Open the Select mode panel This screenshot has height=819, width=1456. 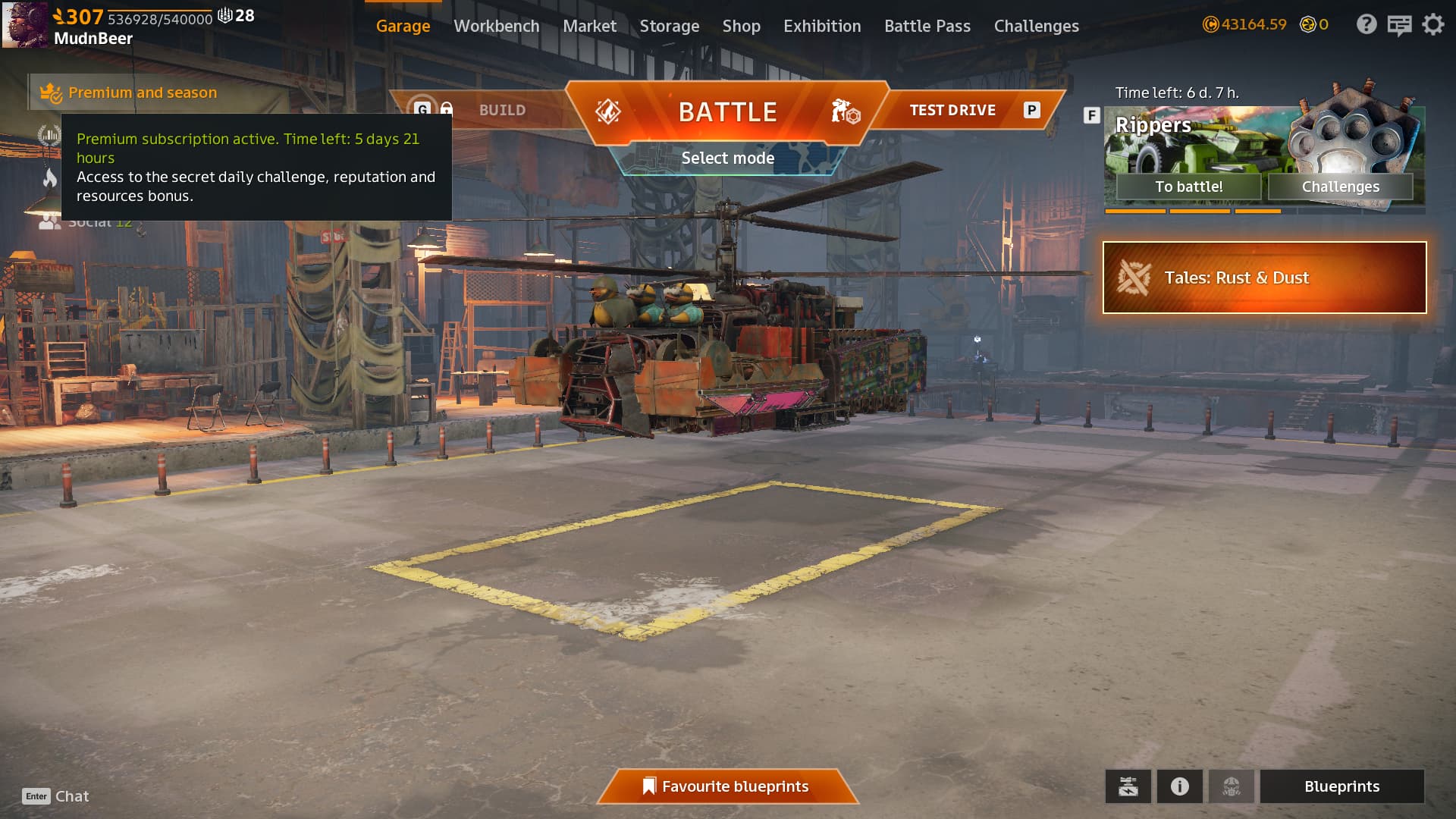pyautogui.click(x=727, y=158)
